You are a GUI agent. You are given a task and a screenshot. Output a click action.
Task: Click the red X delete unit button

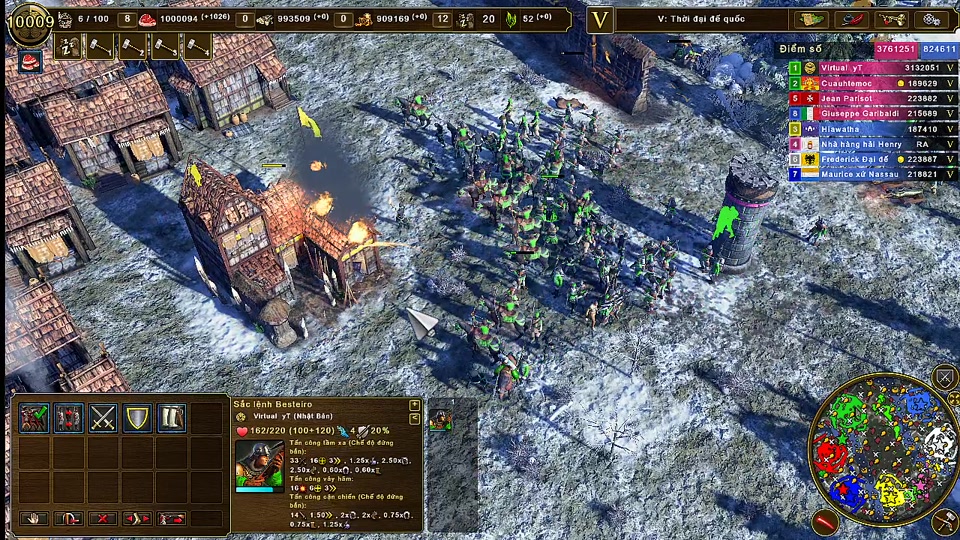click(x=103, y=518)
